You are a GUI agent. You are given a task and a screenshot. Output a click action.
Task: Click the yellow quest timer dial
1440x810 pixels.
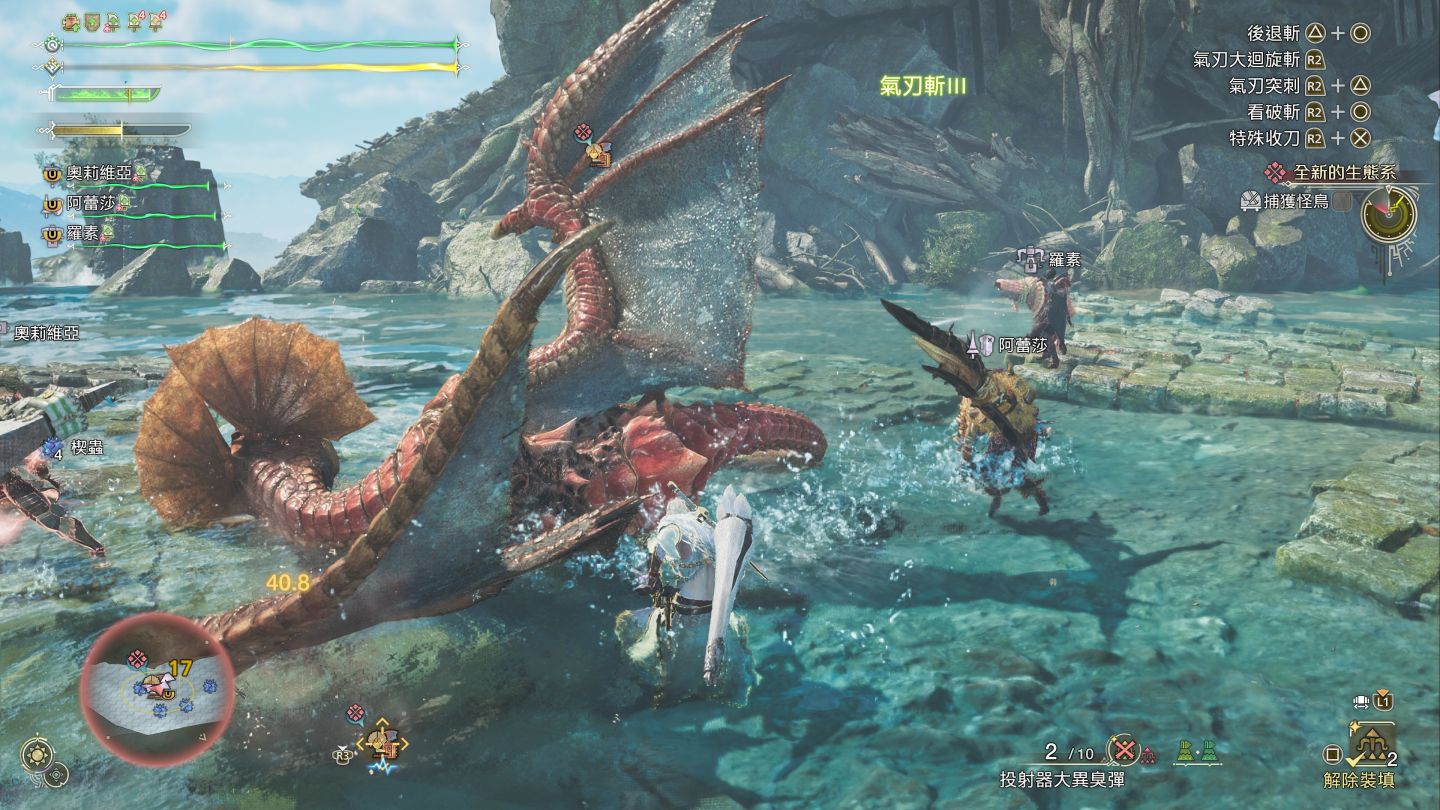(x=1389, y=213)
